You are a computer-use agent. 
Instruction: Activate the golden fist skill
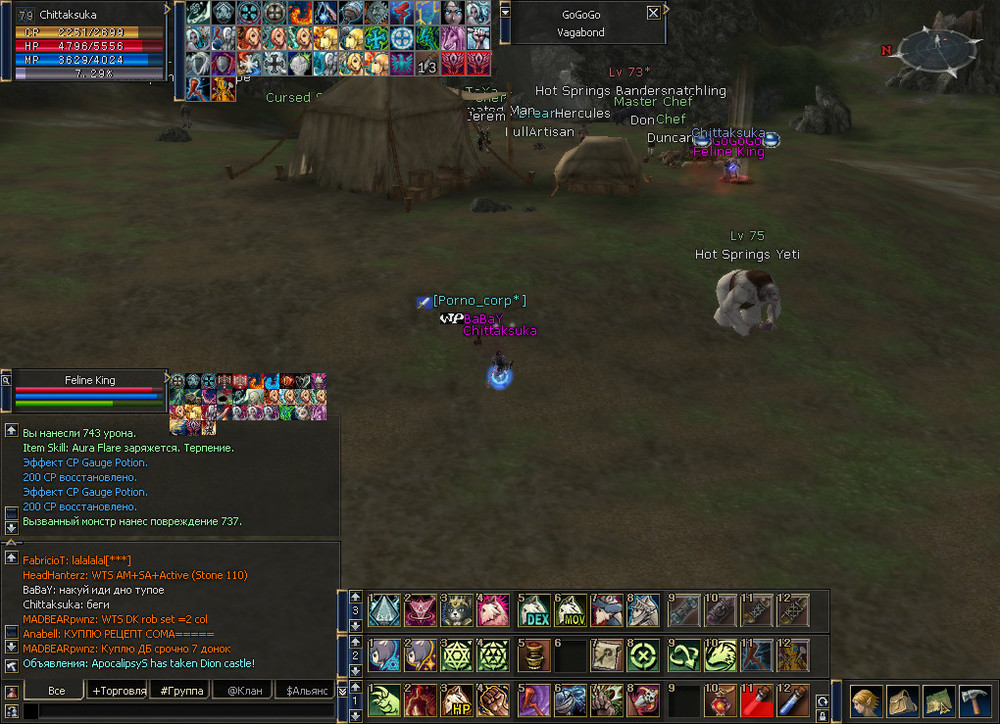click(x=497, y=699)
